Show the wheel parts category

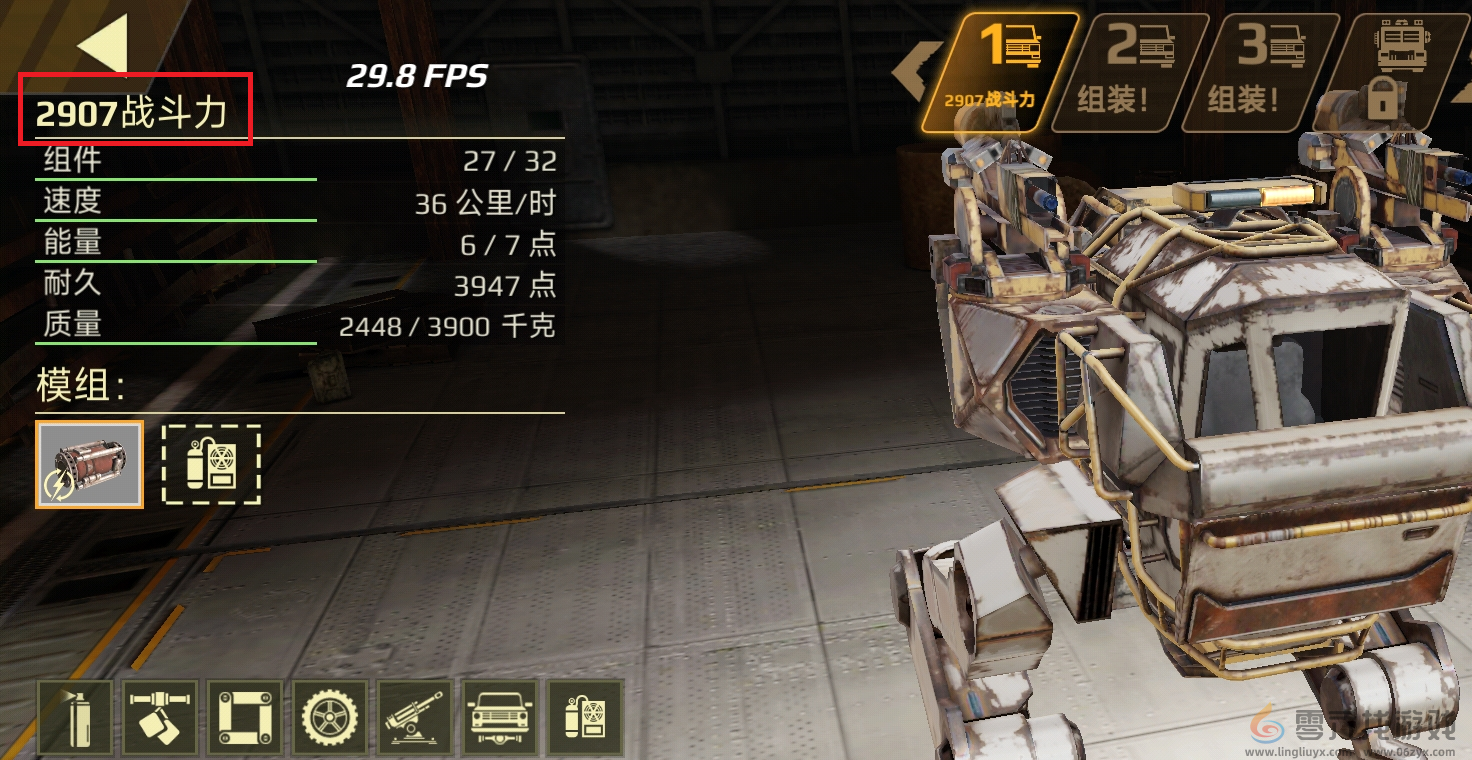(330, 717)
